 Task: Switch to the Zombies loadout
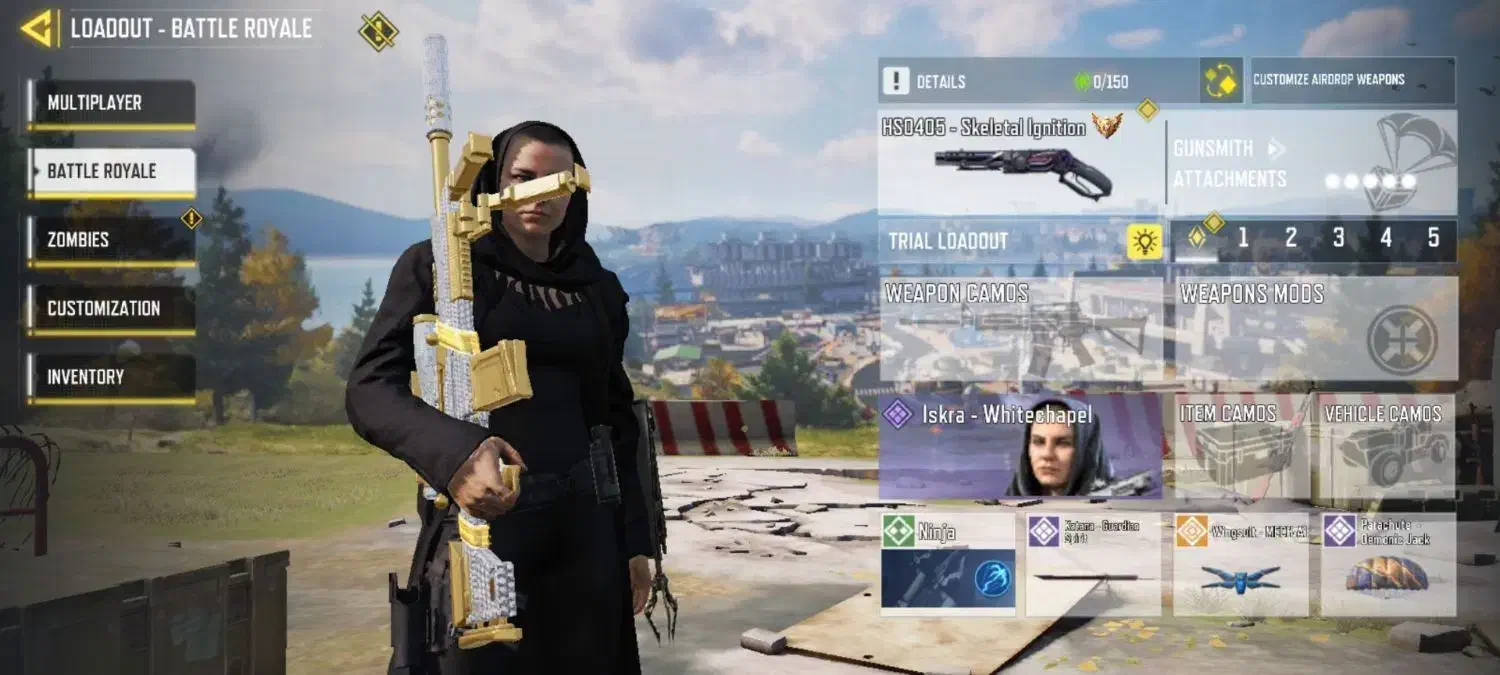pyautogui.click(x=110, y=240)
